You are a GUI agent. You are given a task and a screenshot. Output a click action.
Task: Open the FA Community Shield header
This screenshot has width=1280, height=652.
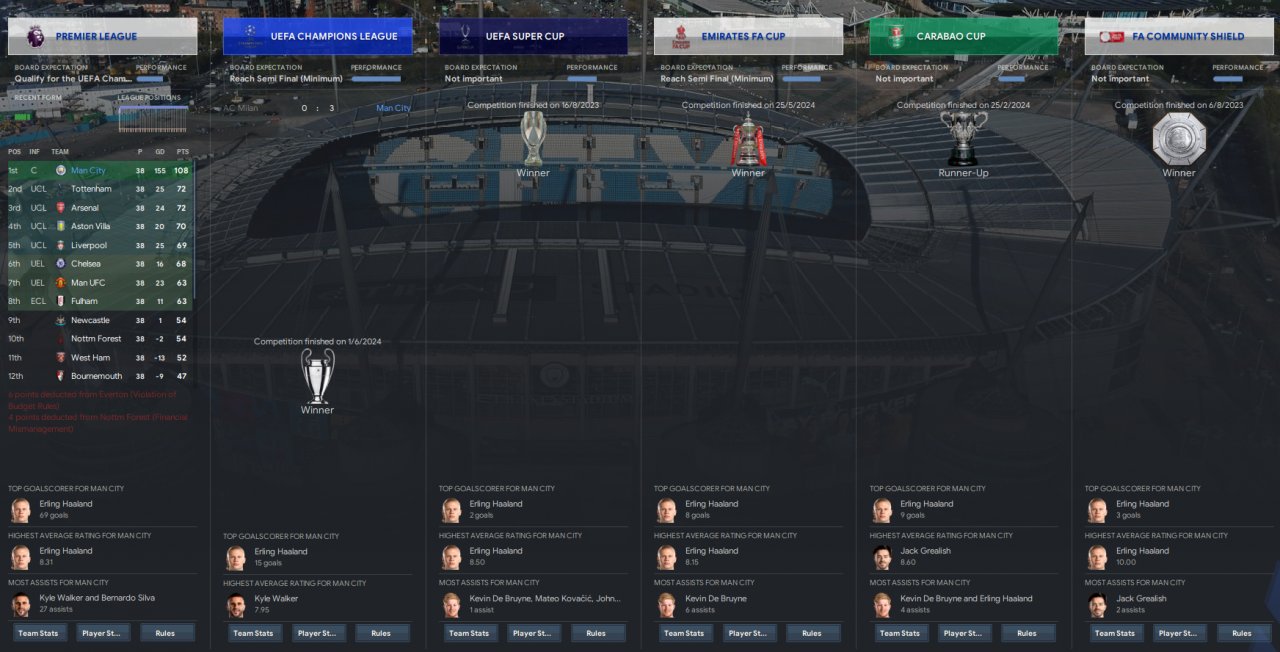[1179, 36]
